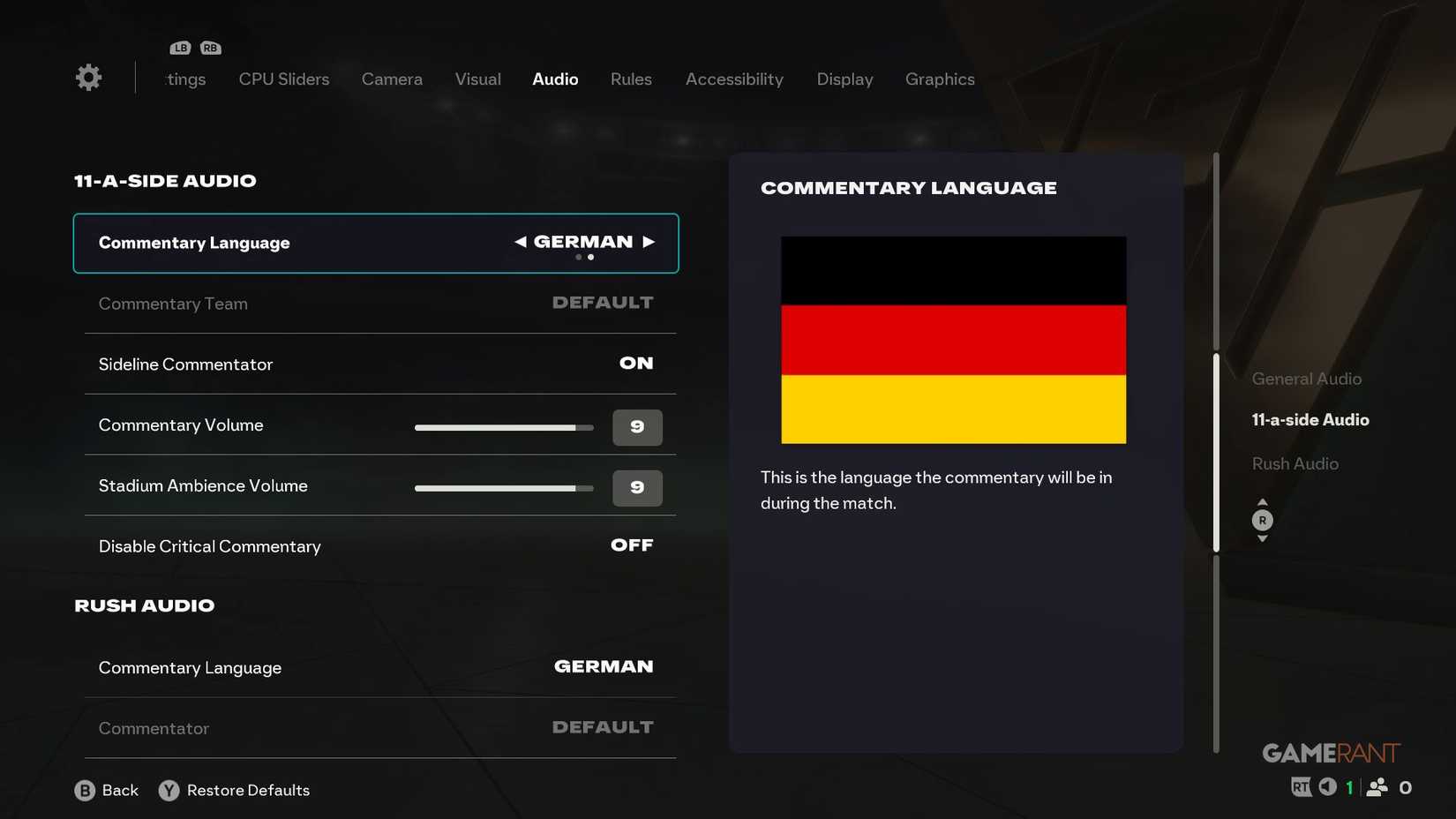This screenshot has width=1456, height=819.
Task: Select Rush Audio in the right sidebar
Action: [1295, 462]
